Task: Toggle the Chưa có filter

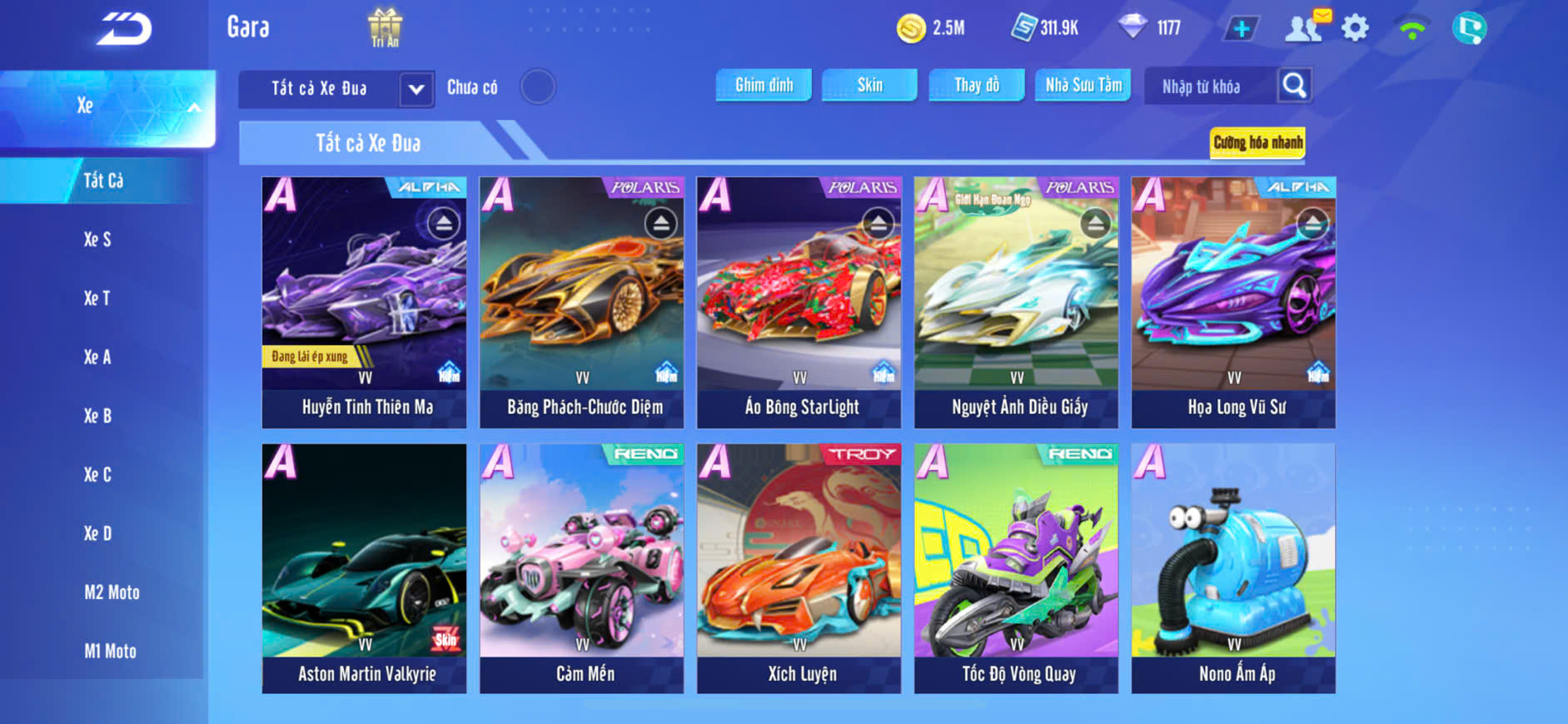Action: tap(537, 87)
